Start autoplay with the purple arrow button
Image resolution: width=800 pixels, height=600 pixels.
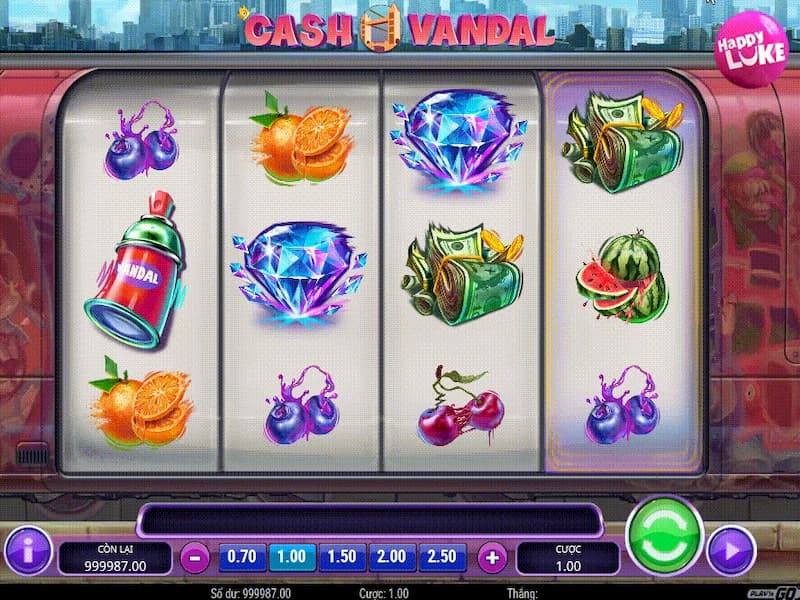pyautogui.click(x=730, y=551)
